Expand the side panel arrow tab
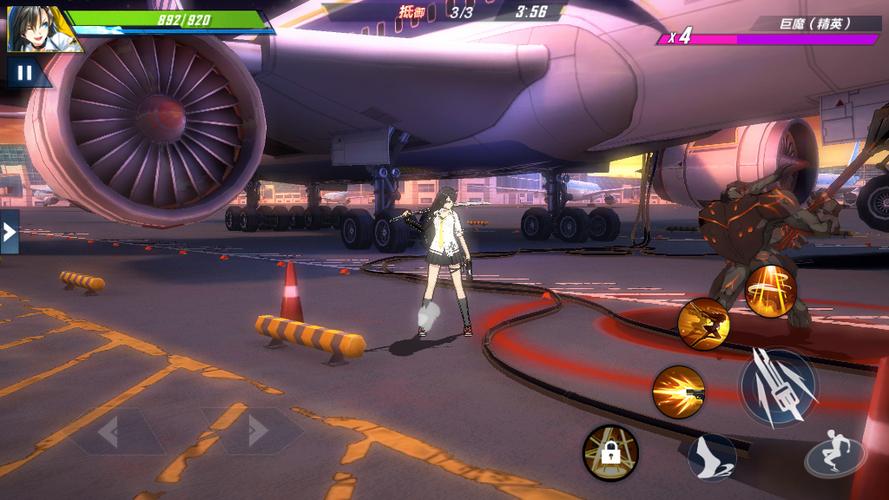 tap(9, 232)
